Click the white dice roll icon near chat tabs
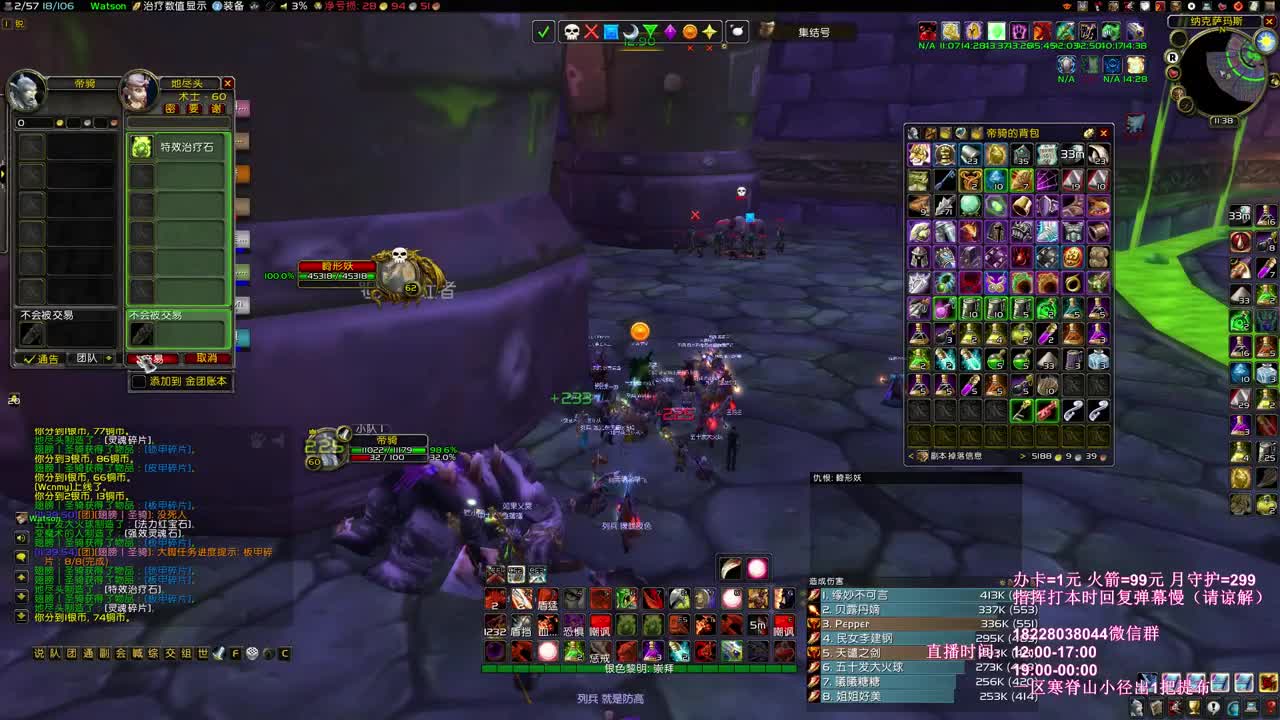The image size is (1280, 720). pyautogui.click(x=251, y=654)
